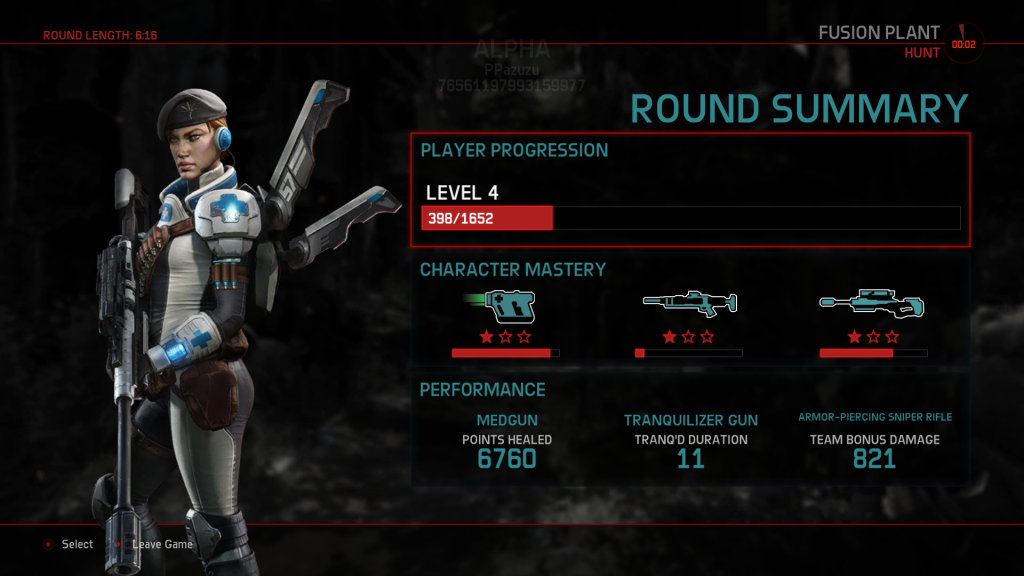1024x576 pixels.
Task: Click the Medgun mastery icon
Action: click(505, 305)
